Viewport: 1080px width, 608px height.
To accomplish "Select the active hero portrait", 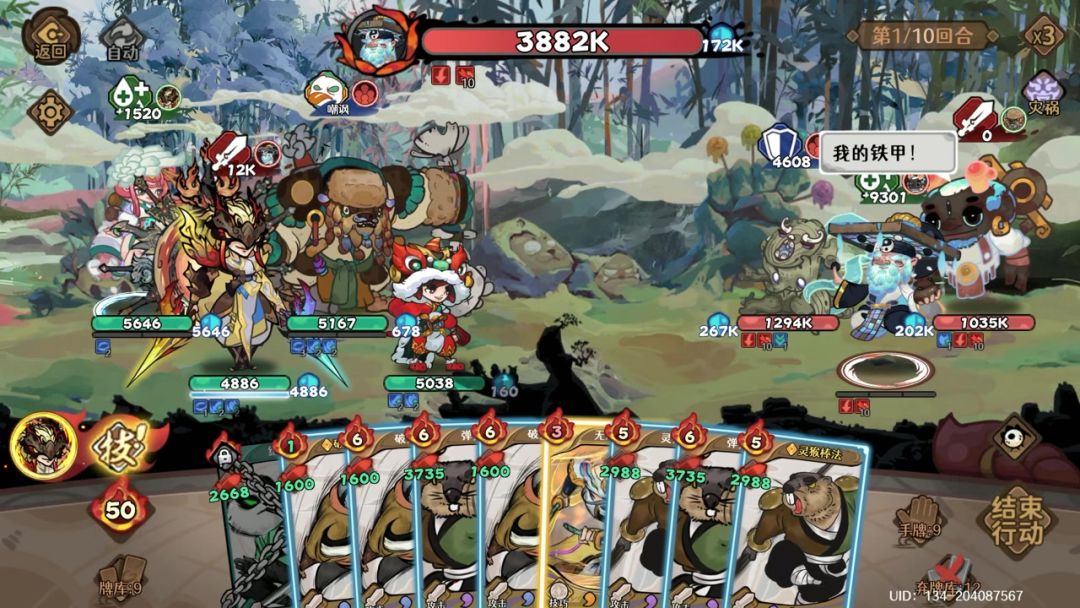I will (x=45, y=445).
